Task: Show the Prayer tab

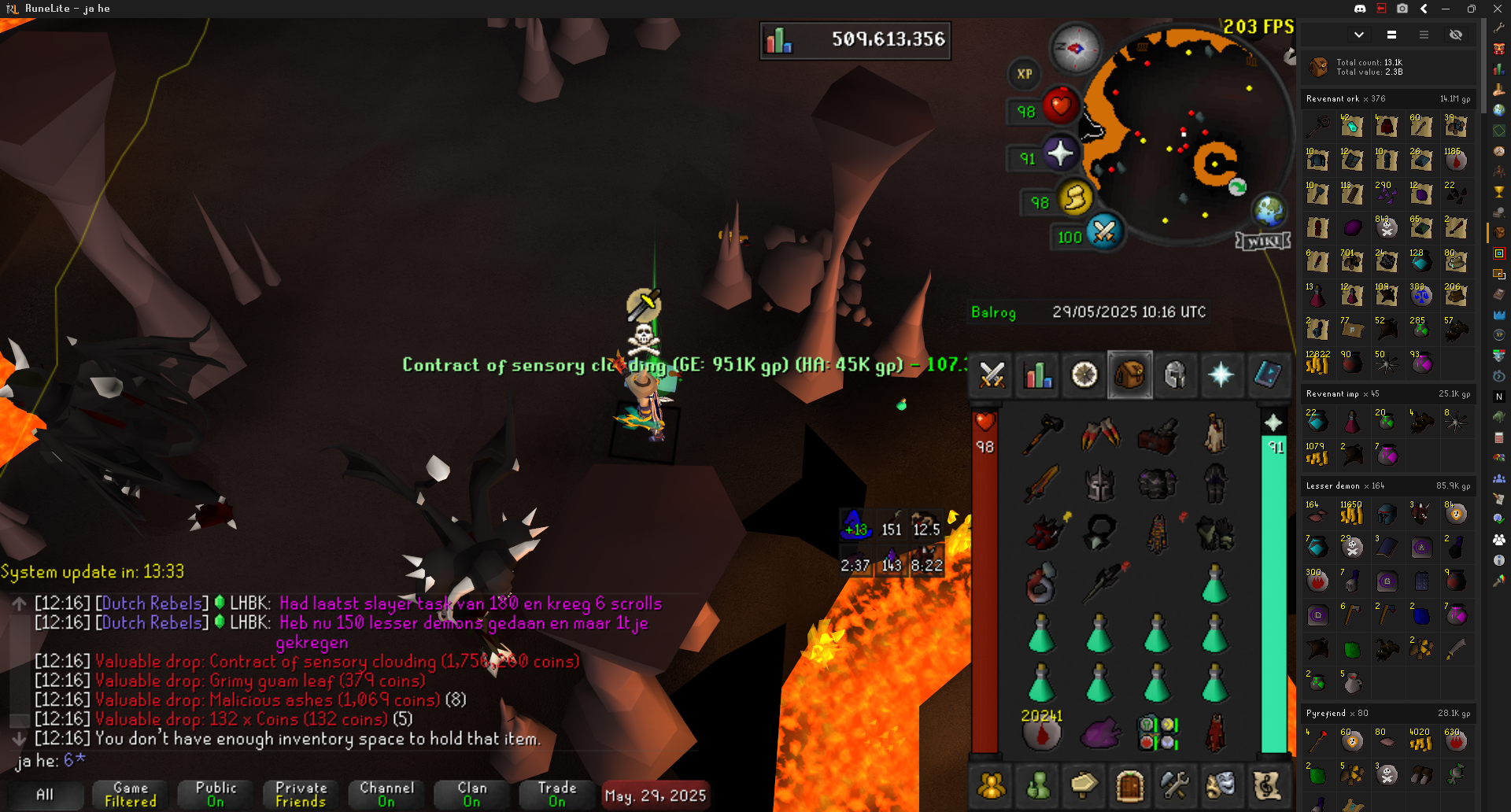Action: (x=1221, y=375)
